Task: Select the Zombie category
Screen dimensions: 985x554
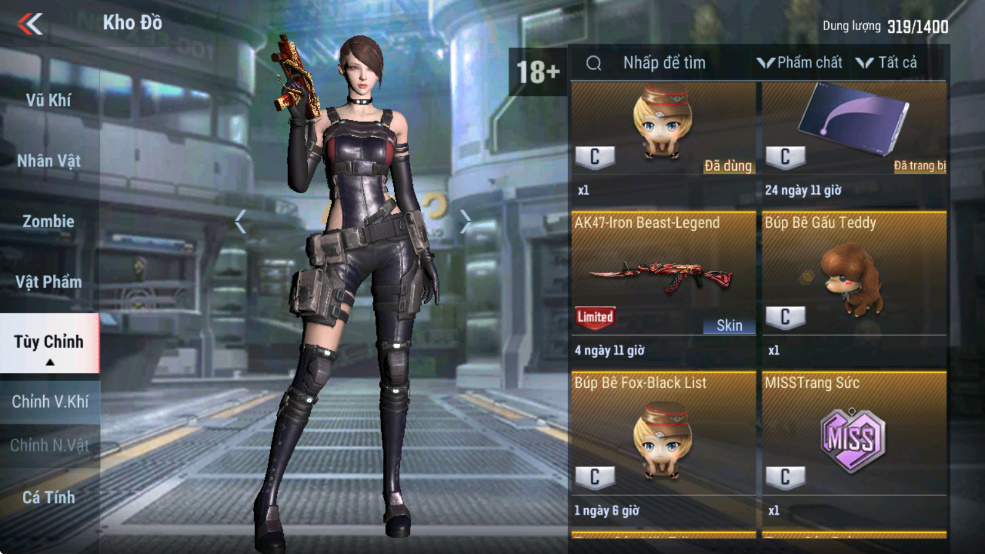Action: pyautogui.click(x=48, y=221)
